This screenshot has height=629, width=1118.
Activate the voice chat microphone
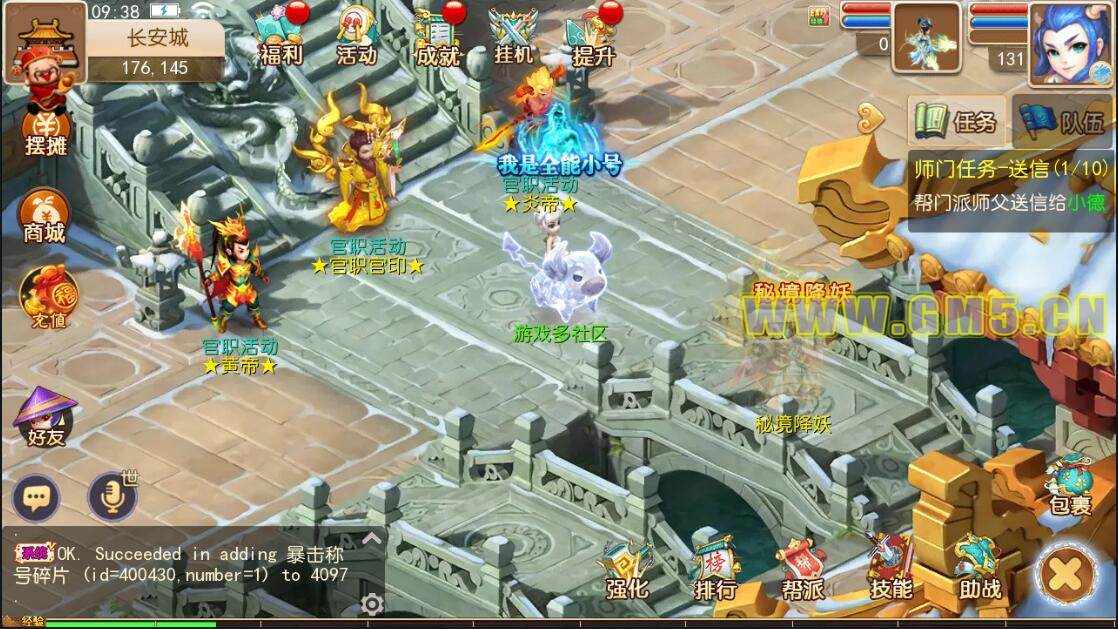110,497
